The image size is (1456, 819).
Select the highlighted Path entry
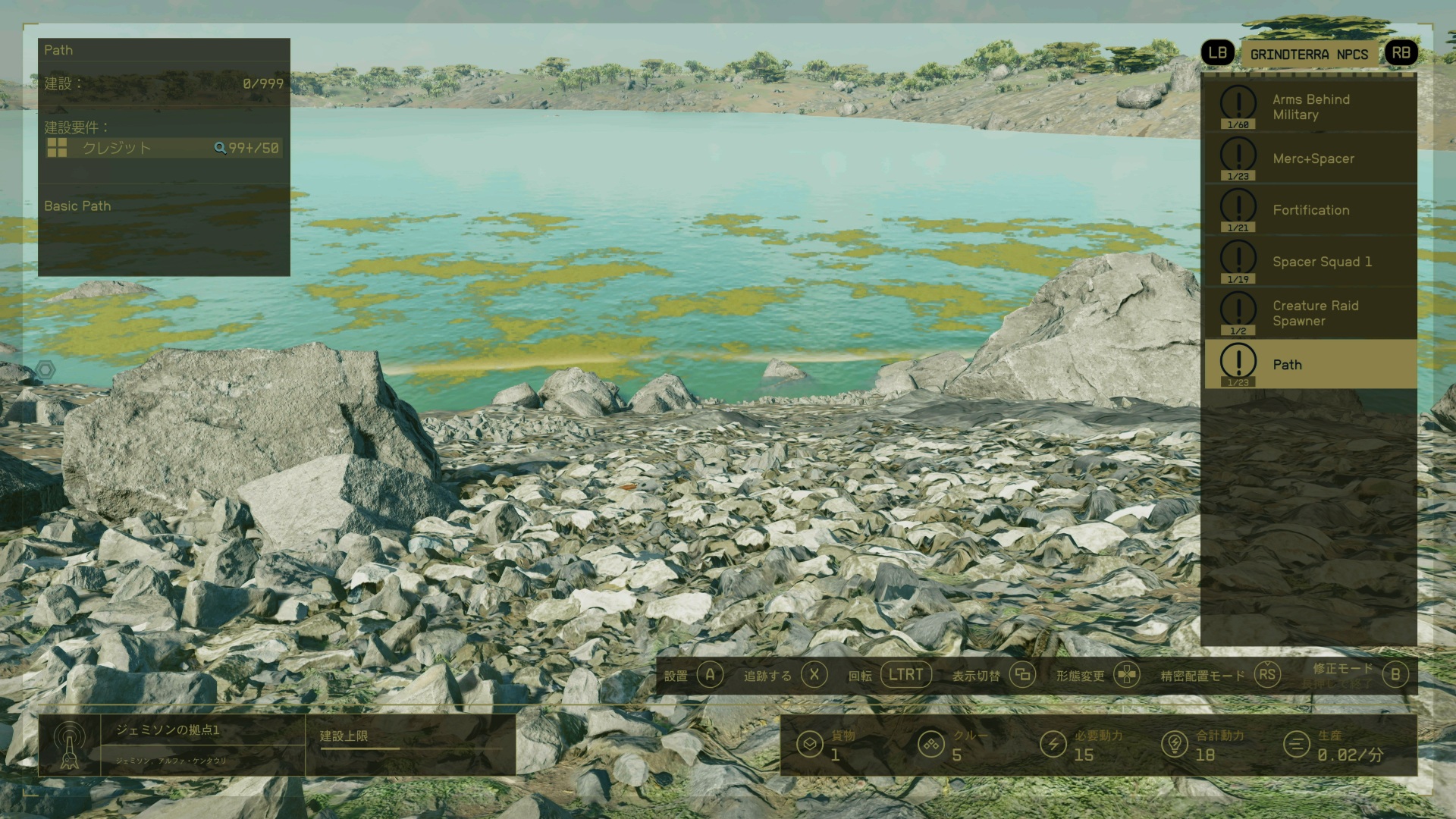click(x=1310, y=365)
